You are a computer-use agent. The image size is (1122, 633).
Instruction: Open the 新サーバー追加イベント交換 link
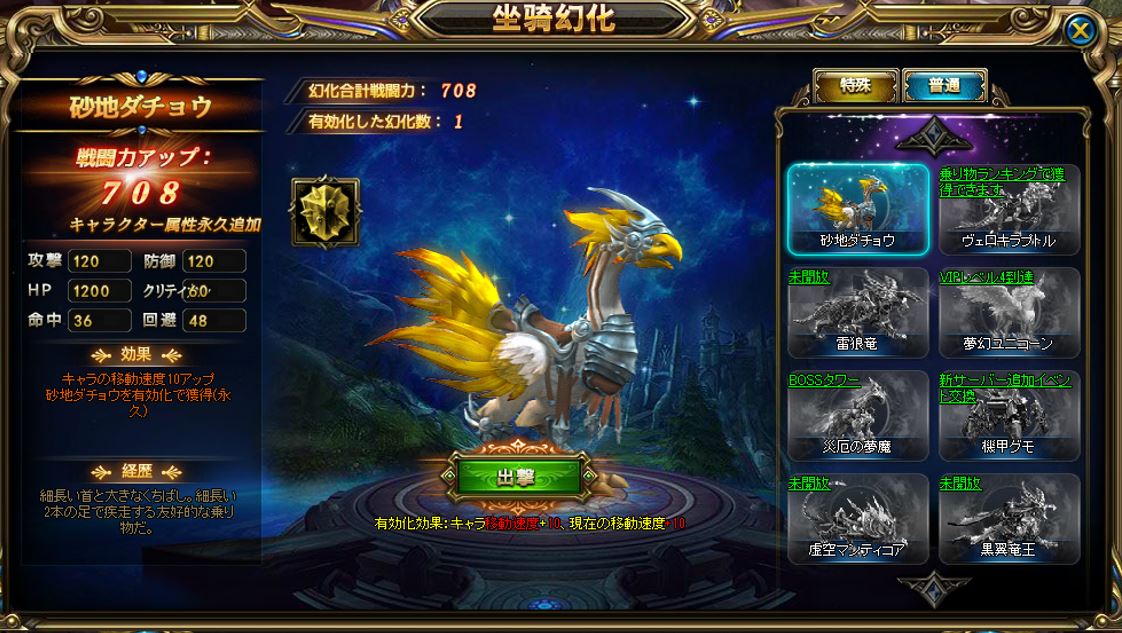pyautogui.click(x=1006, y=387)
